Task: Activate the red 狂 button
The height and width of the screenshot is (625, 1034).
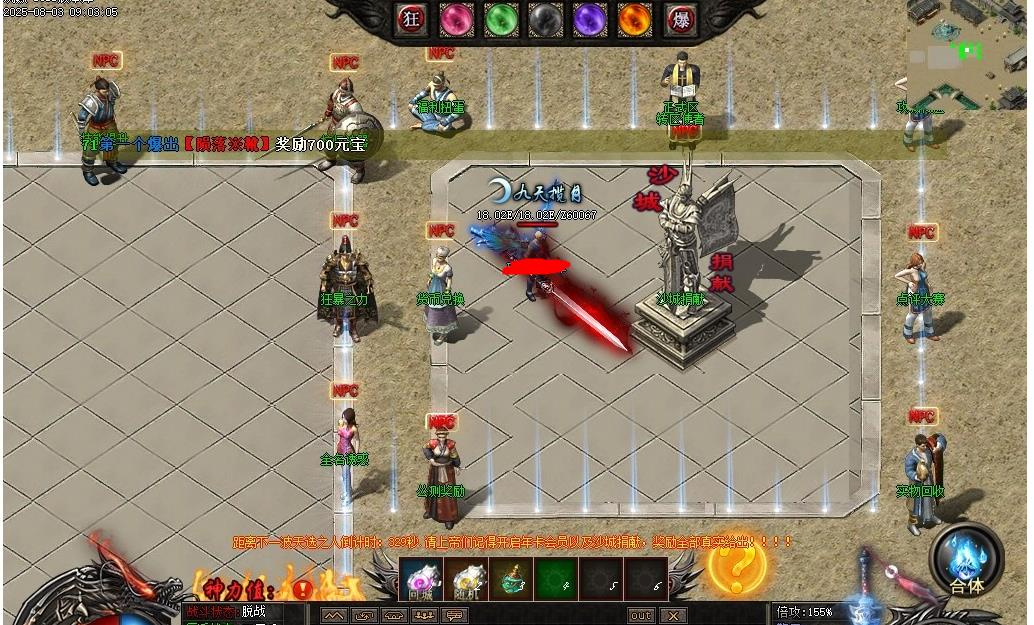Action: coord(411,19)
